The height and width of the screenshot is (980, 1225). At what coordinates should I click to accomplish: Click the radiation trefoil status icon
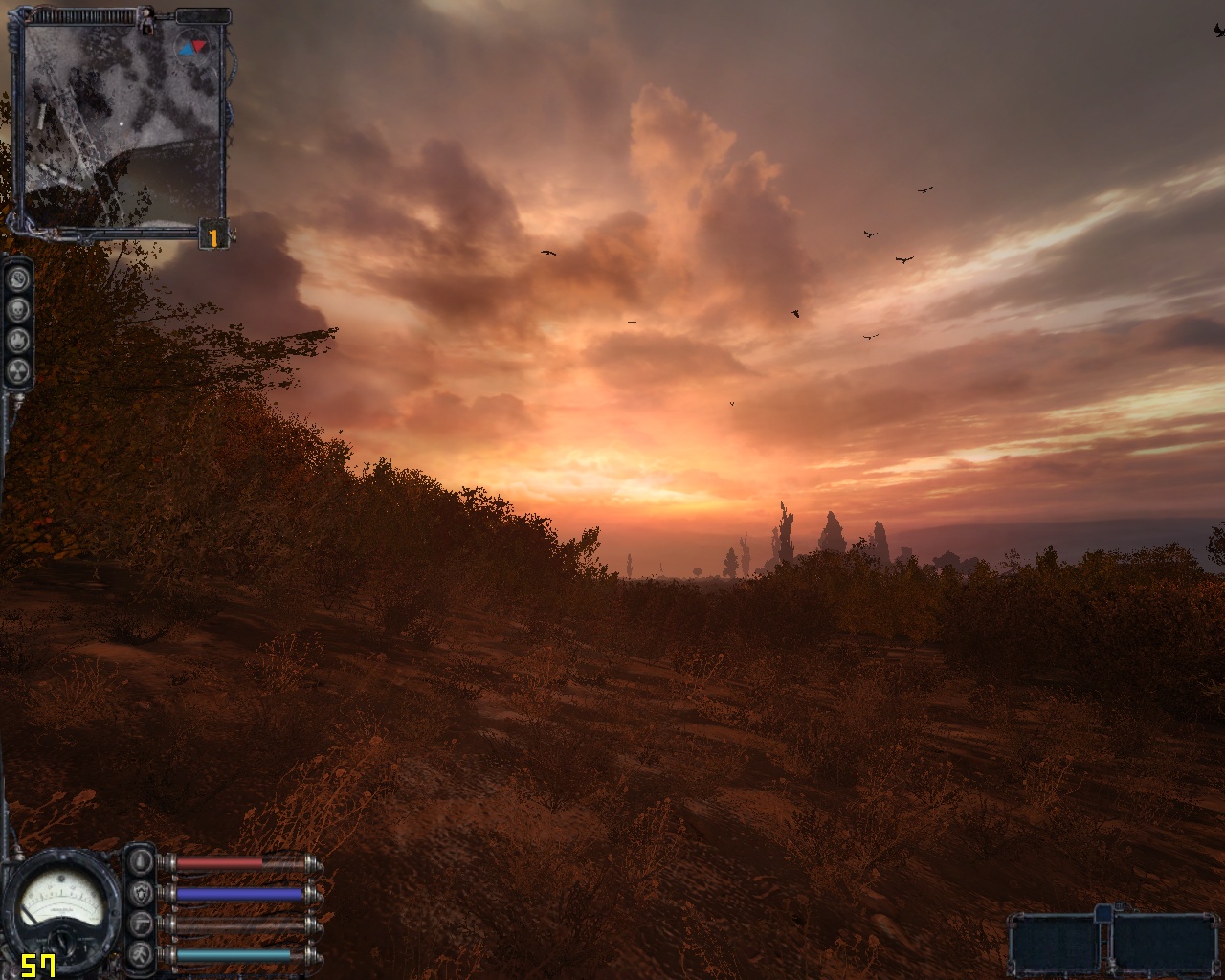click(18, 369)
